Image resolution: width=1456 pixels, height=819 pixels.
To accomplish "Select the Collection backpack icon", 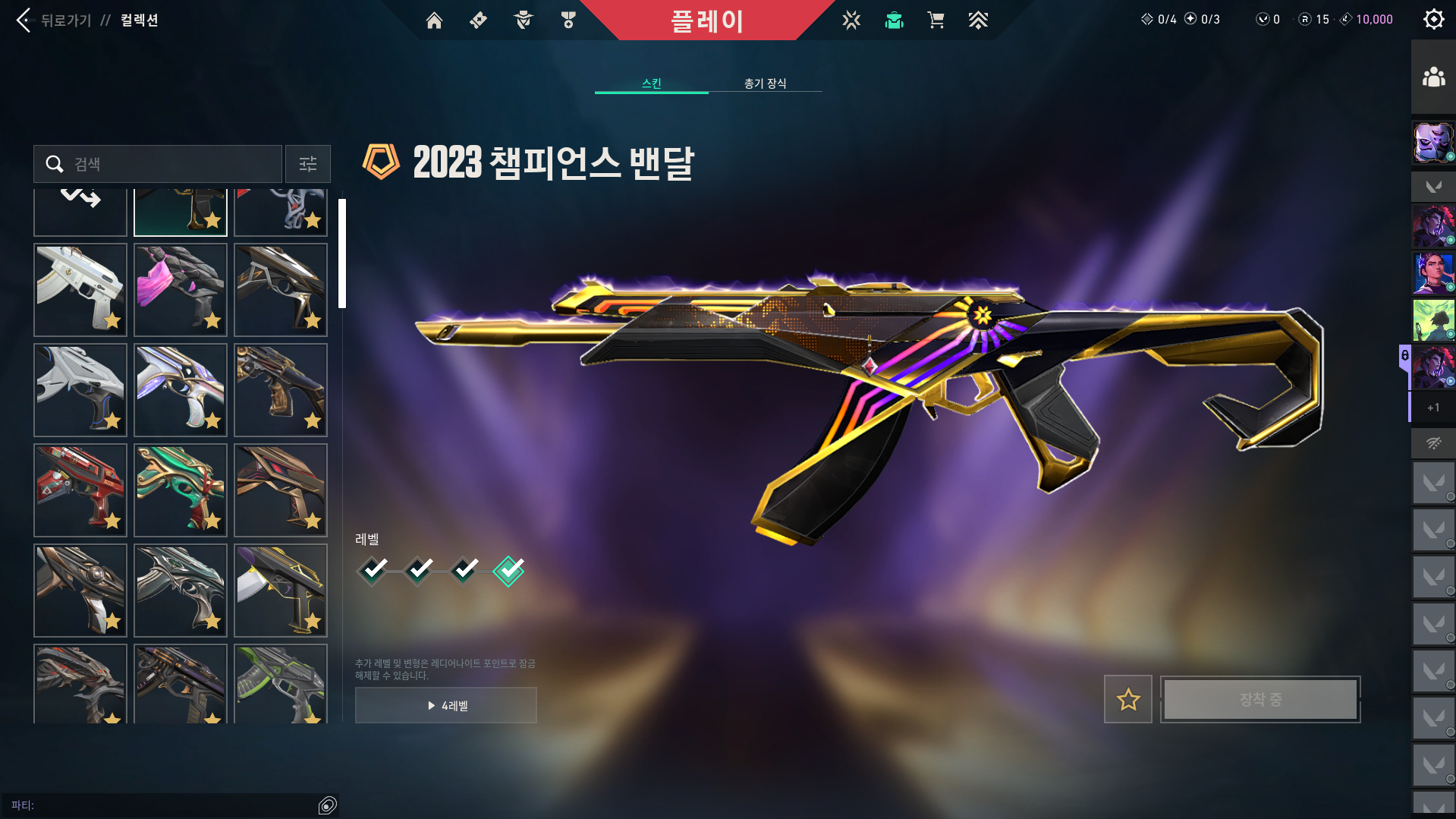I will pyautogui.click(x=894, y=20).
